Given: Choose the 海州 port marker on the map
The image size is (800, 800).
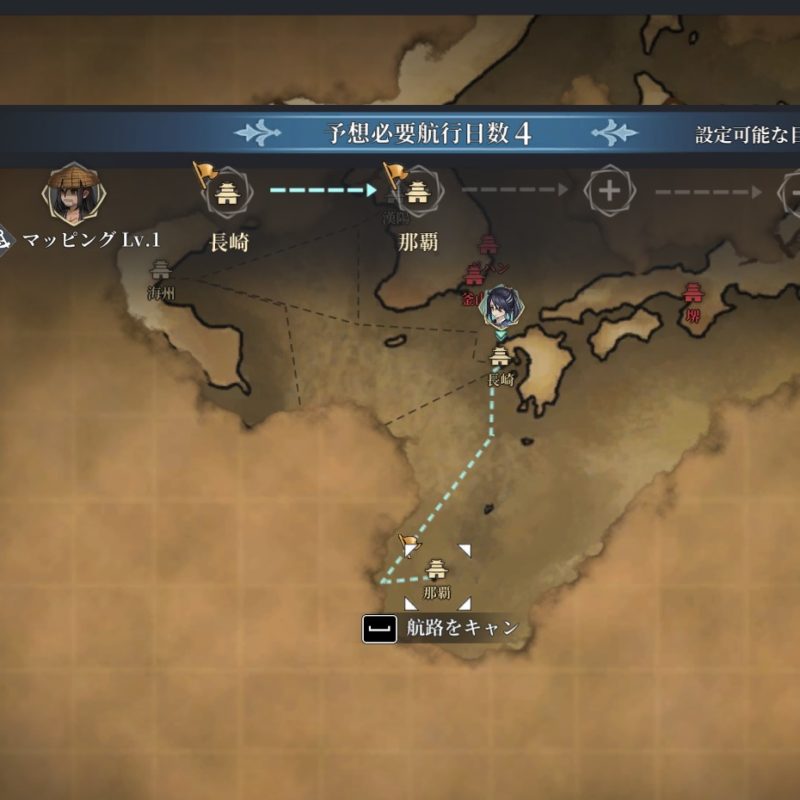Looking at the screenshot, I should (160, 270).
